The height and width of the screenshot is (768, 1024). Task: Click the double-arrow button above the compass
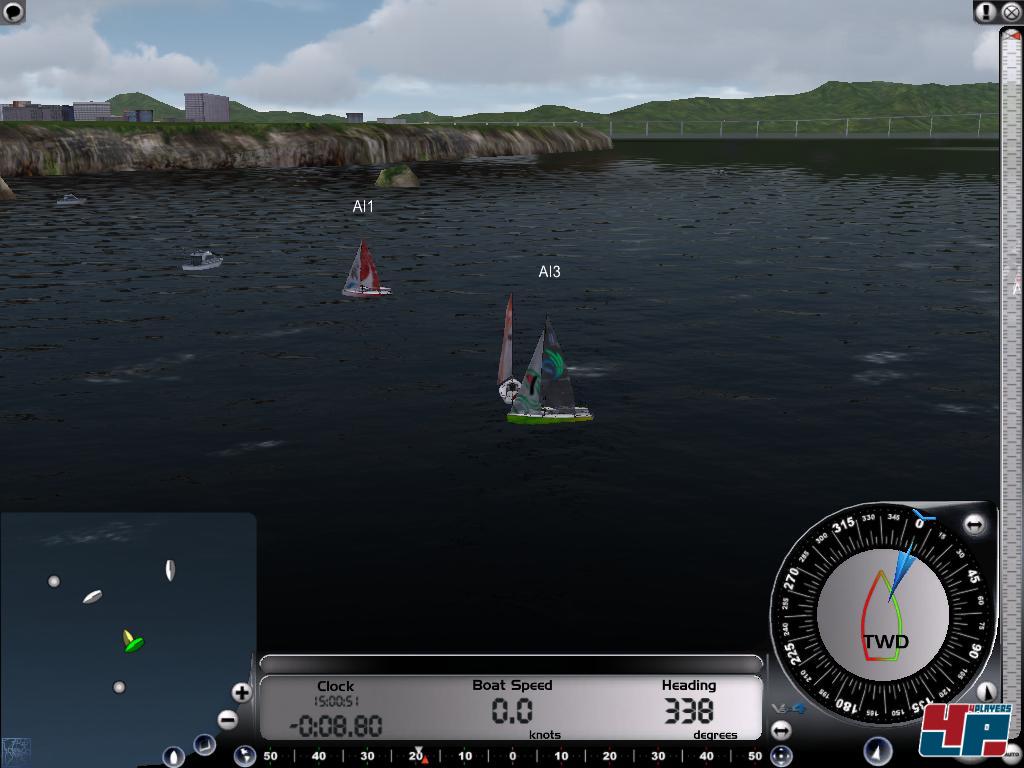tap(974, 524)
